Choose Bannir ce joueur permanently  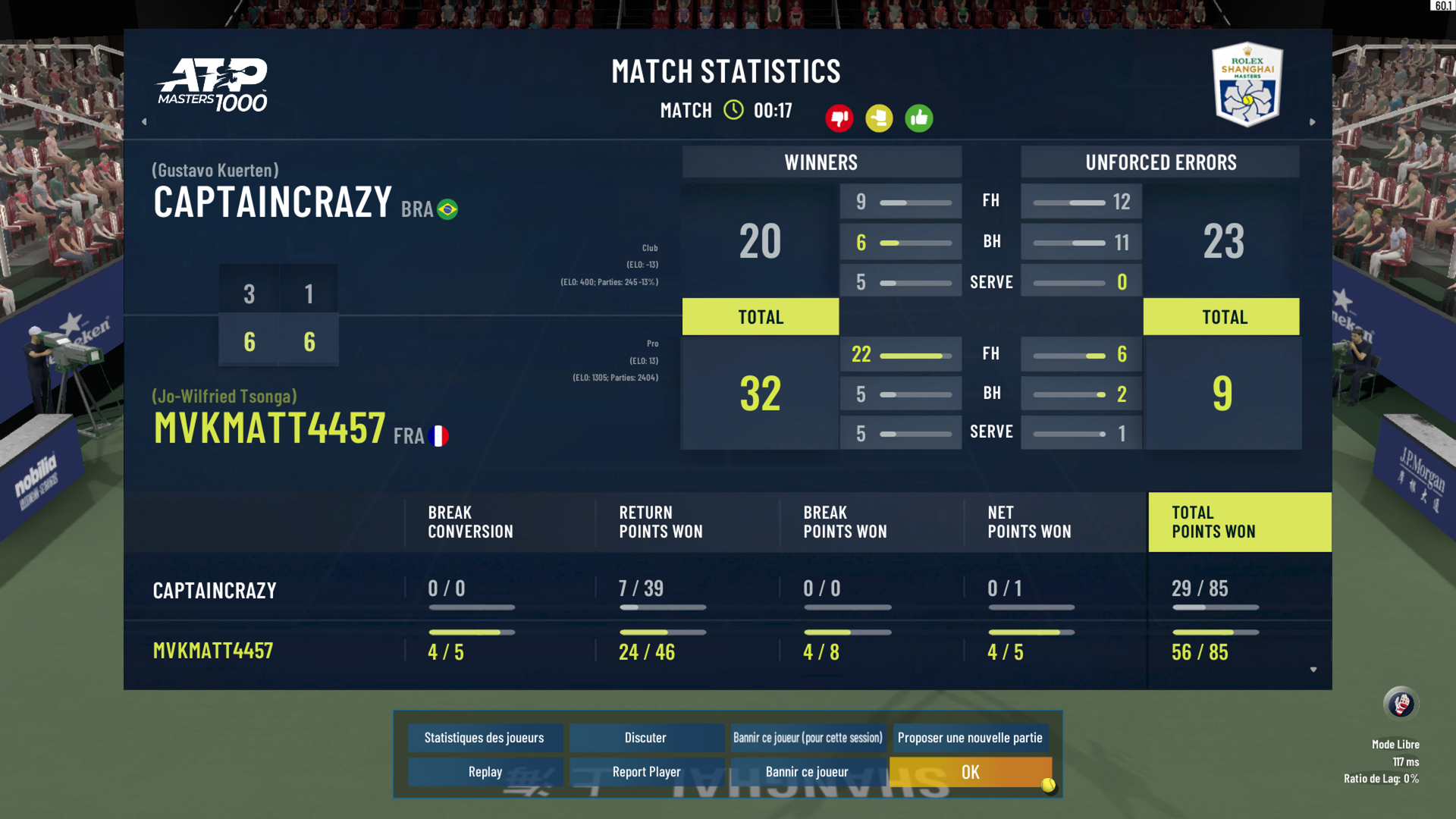[x=807, y=772]
